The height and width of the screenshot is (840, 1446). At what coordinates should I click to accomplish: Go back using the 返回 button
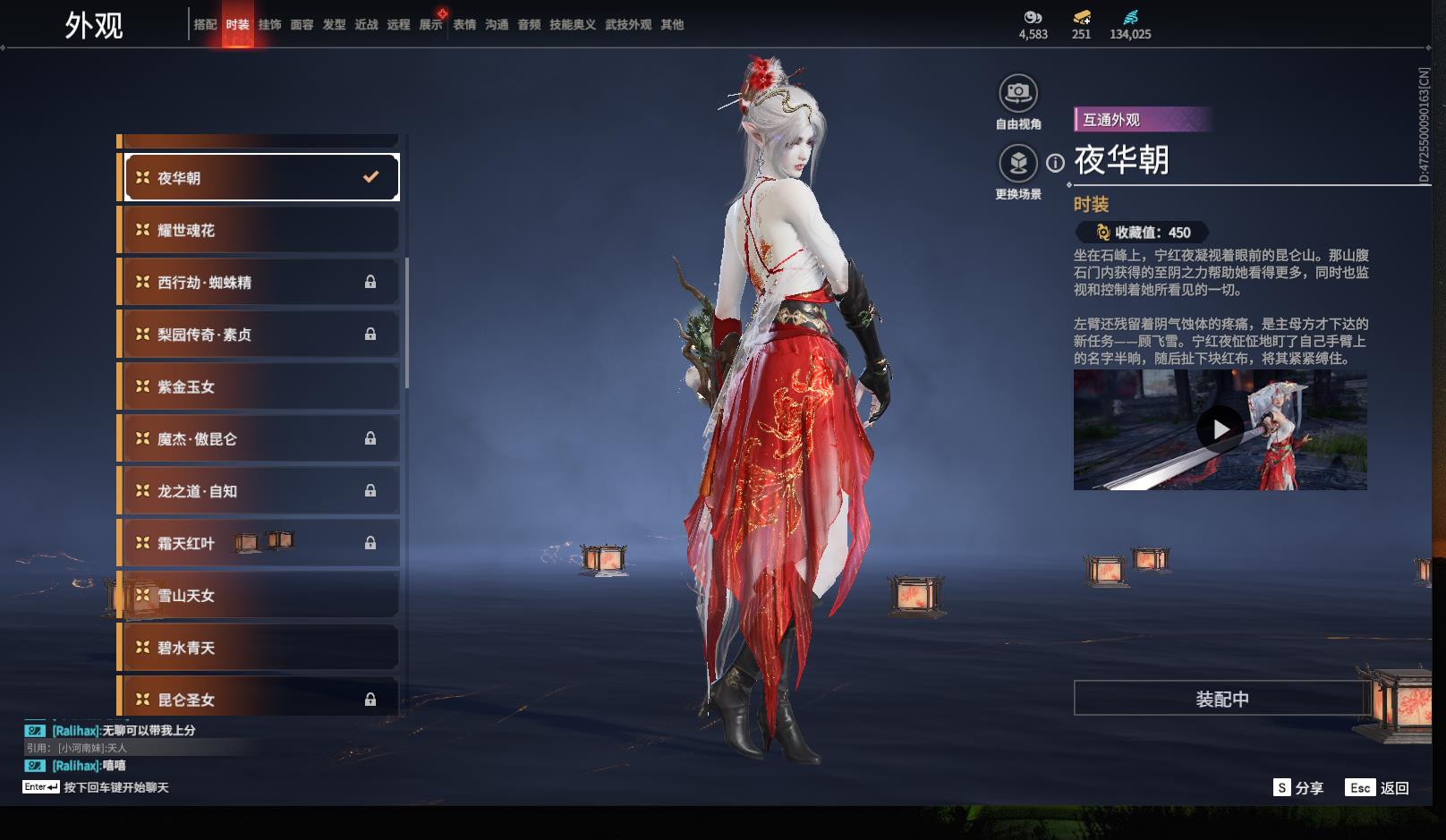coord(1378,788)
